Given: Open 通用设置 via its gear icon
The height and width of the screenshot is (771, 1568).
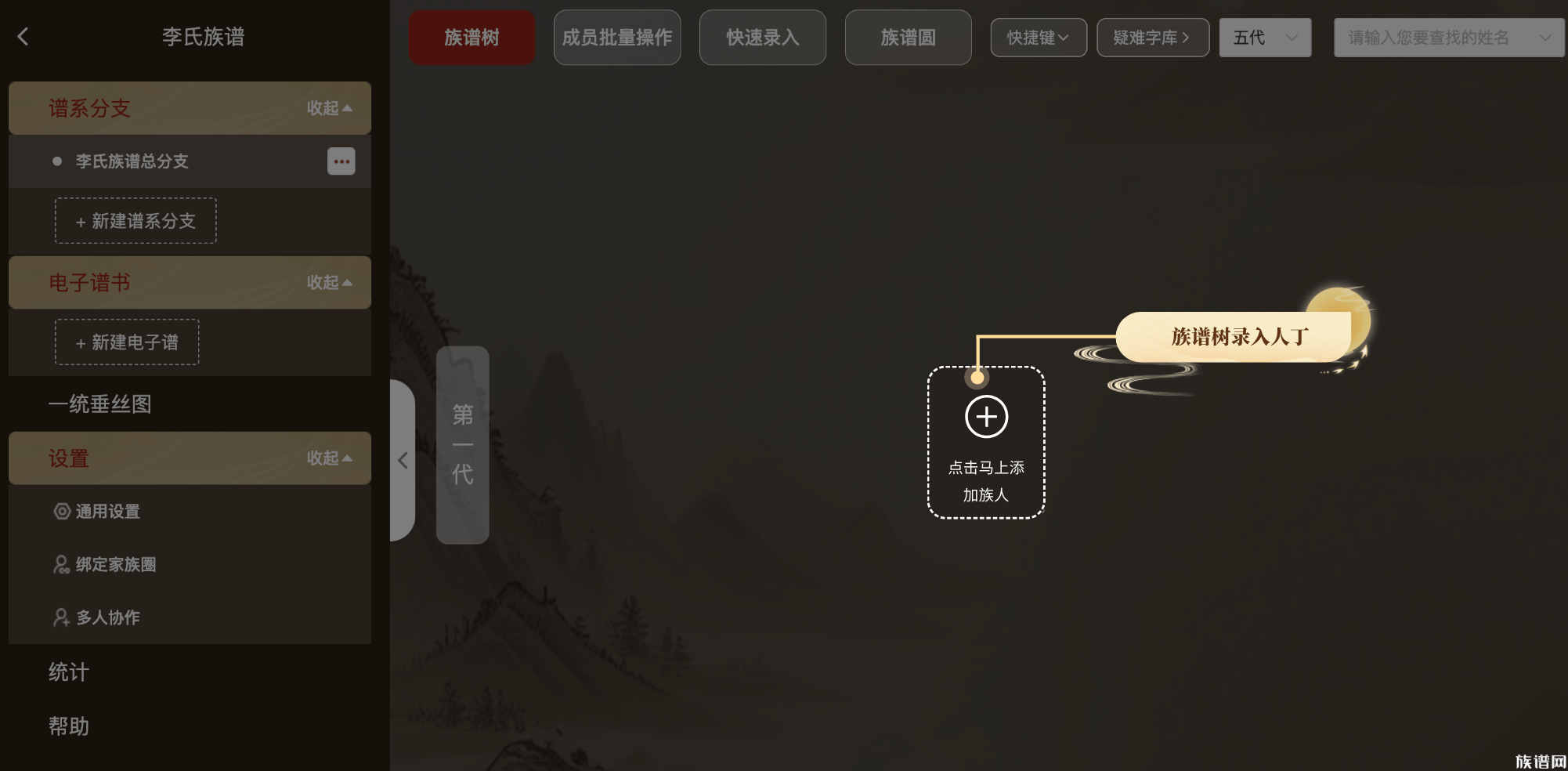Looking at the screenshot, I should (61, 512).
